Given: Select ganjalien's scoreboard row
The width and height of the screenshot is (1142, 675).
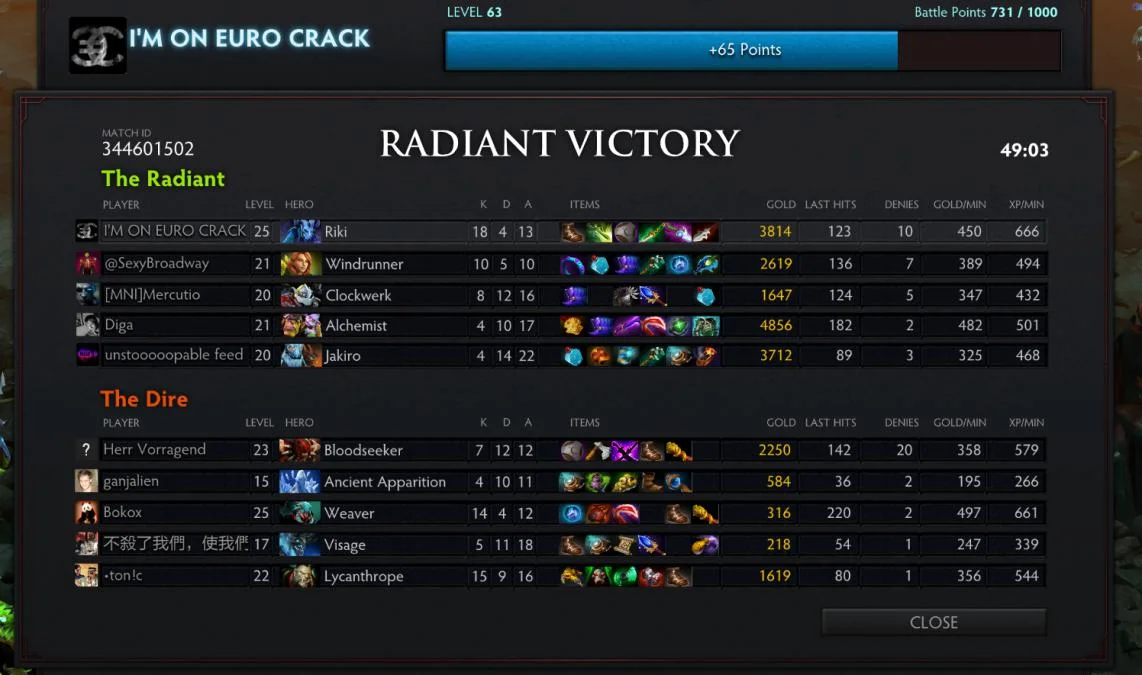Looking at the screenshot, I should pyautogui.click(x=131, y=481).
